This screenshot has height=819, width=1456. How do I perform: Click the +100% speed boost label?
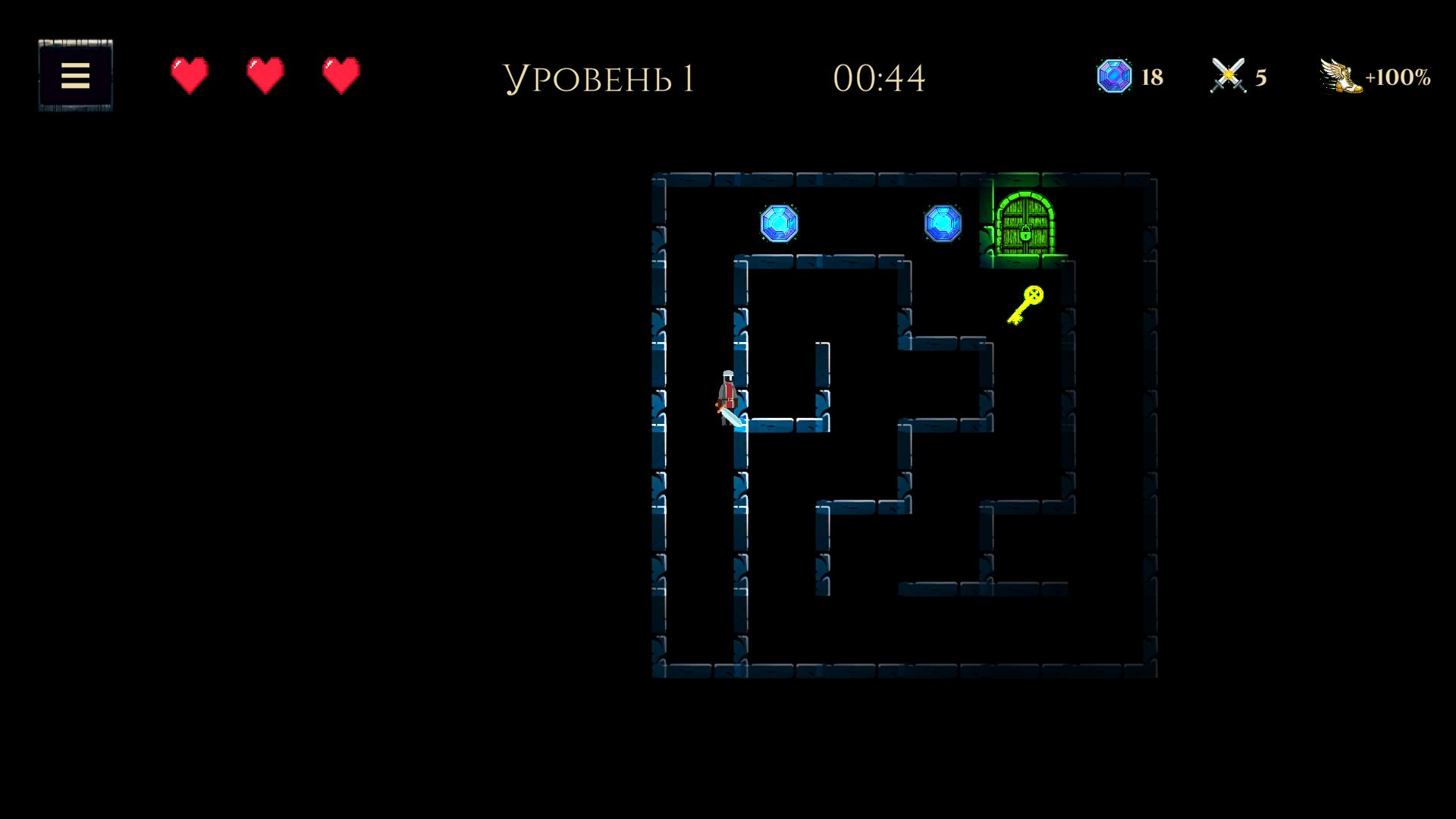click(x=1399, y=76)
